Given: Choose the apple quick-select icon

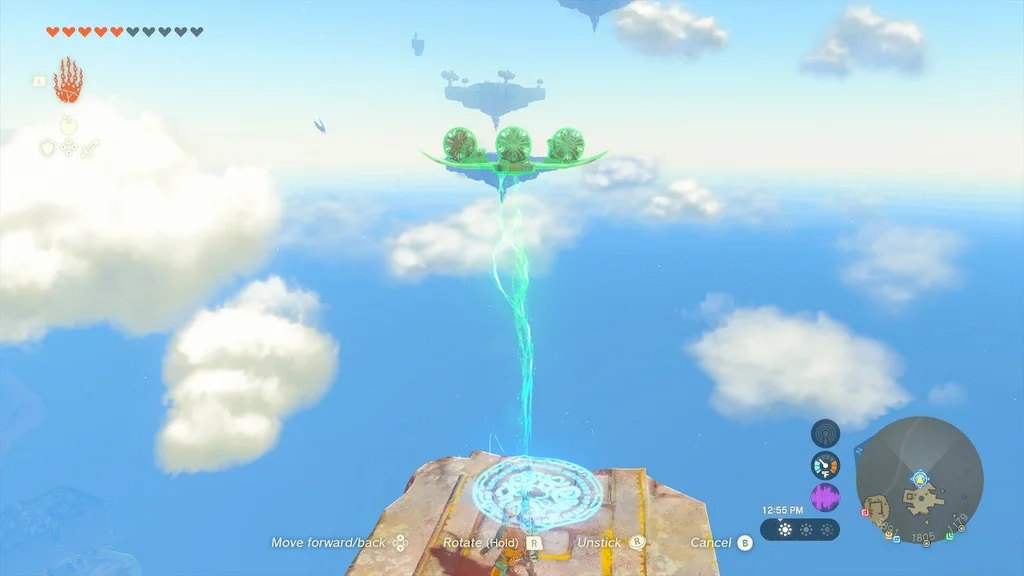Looking at the screenshot, I should pyautogui.click(x=68, y=124).
